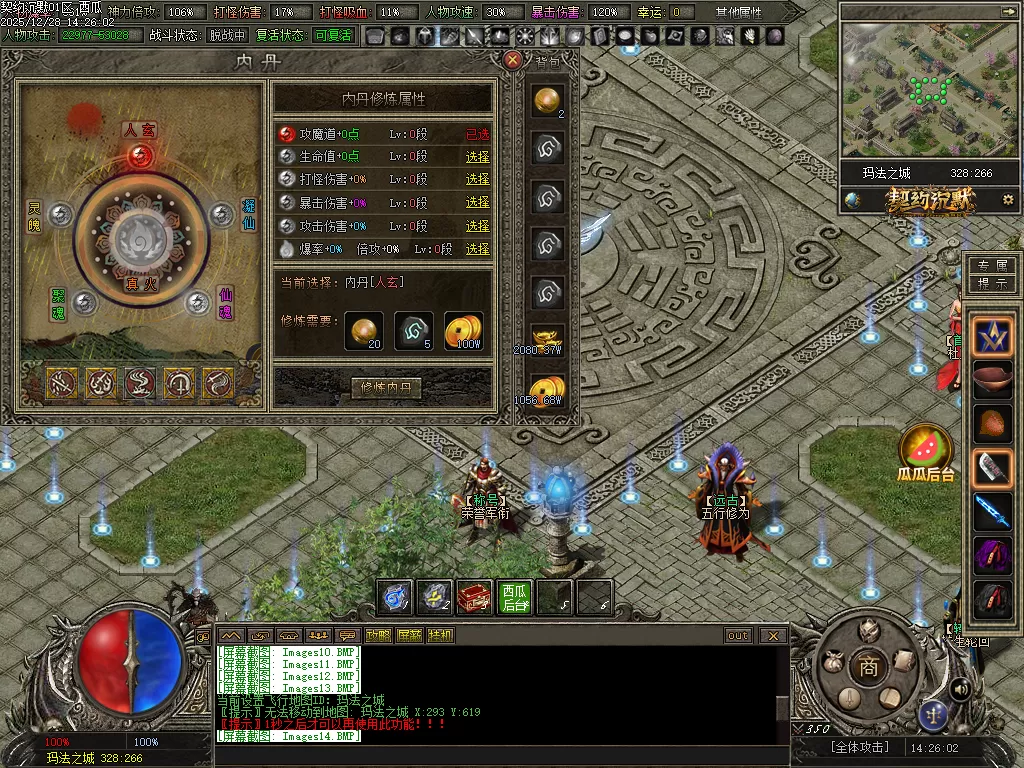Click the 修炼内丹 button
Screen dimensions: 1024x768
point(386,388)
